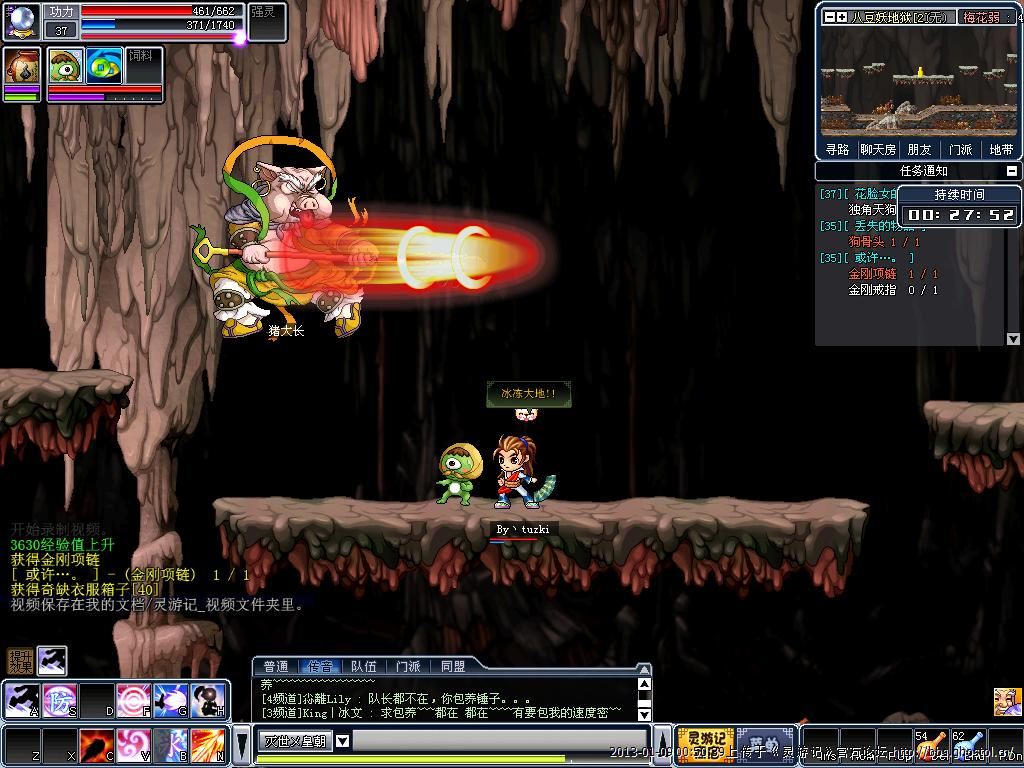Switch to the 普通 chat tab
Viewport: 1024px width, 768px height.
click(x=275, y=666)
